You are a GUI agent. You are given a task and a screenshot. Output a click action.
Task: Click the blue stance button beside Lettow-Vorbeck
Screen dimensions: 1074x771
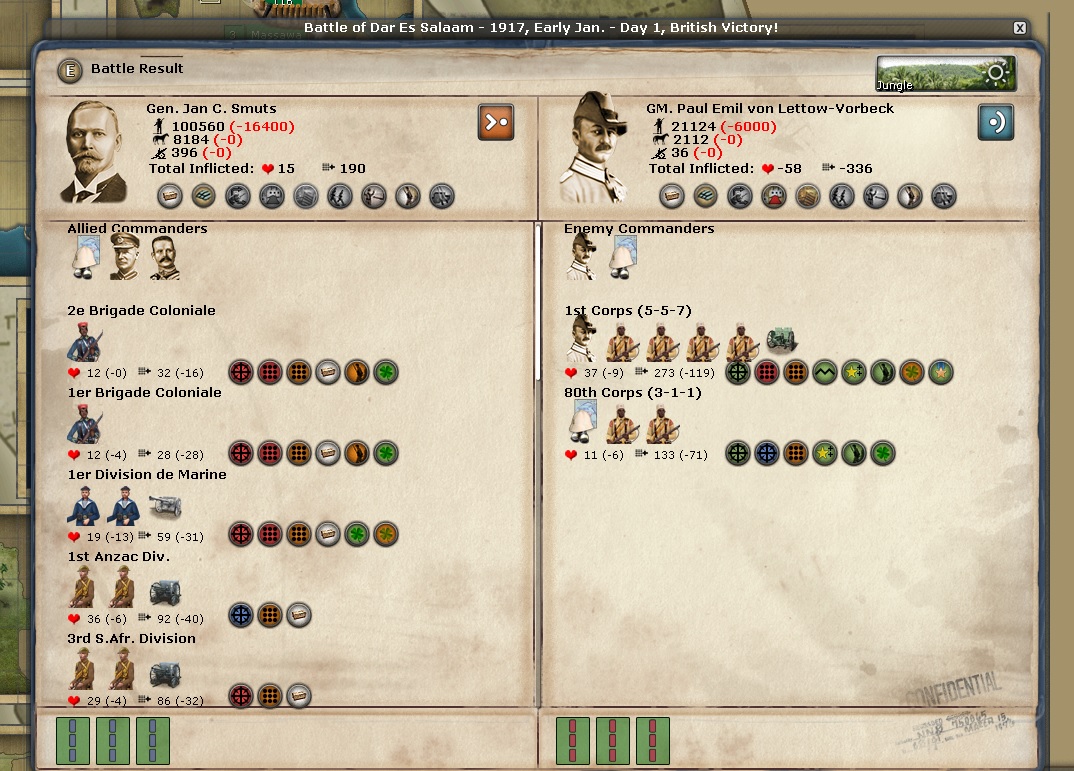[996, 122]
